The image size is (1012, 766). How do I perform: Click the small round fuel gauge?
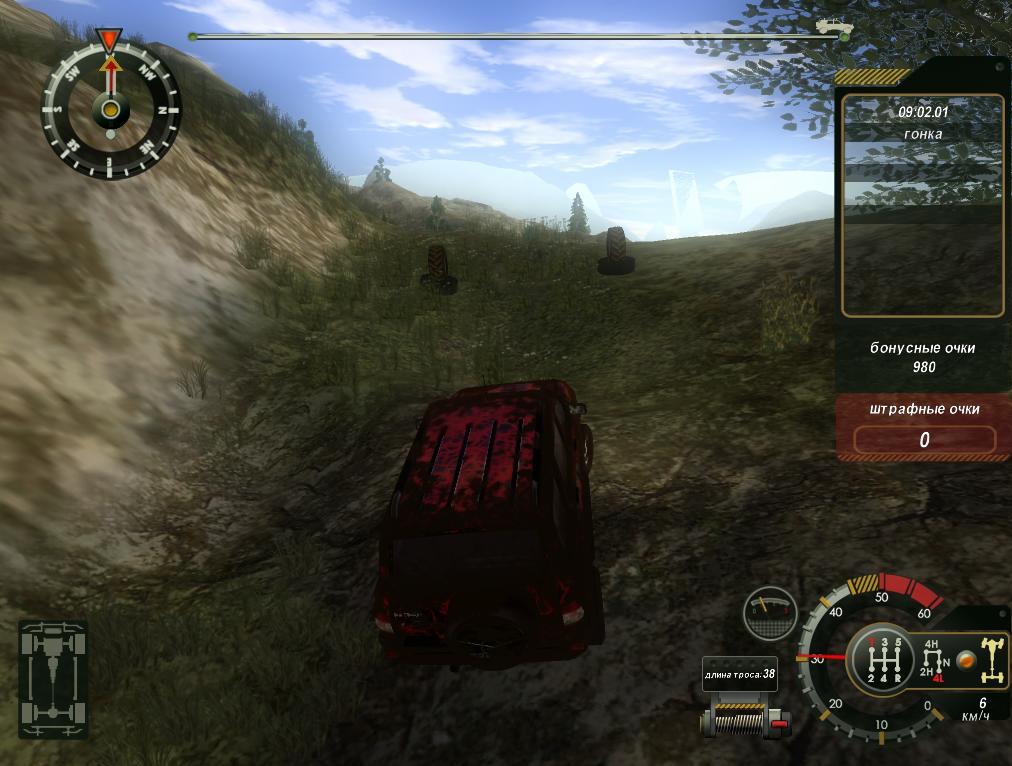pos(770,613)
